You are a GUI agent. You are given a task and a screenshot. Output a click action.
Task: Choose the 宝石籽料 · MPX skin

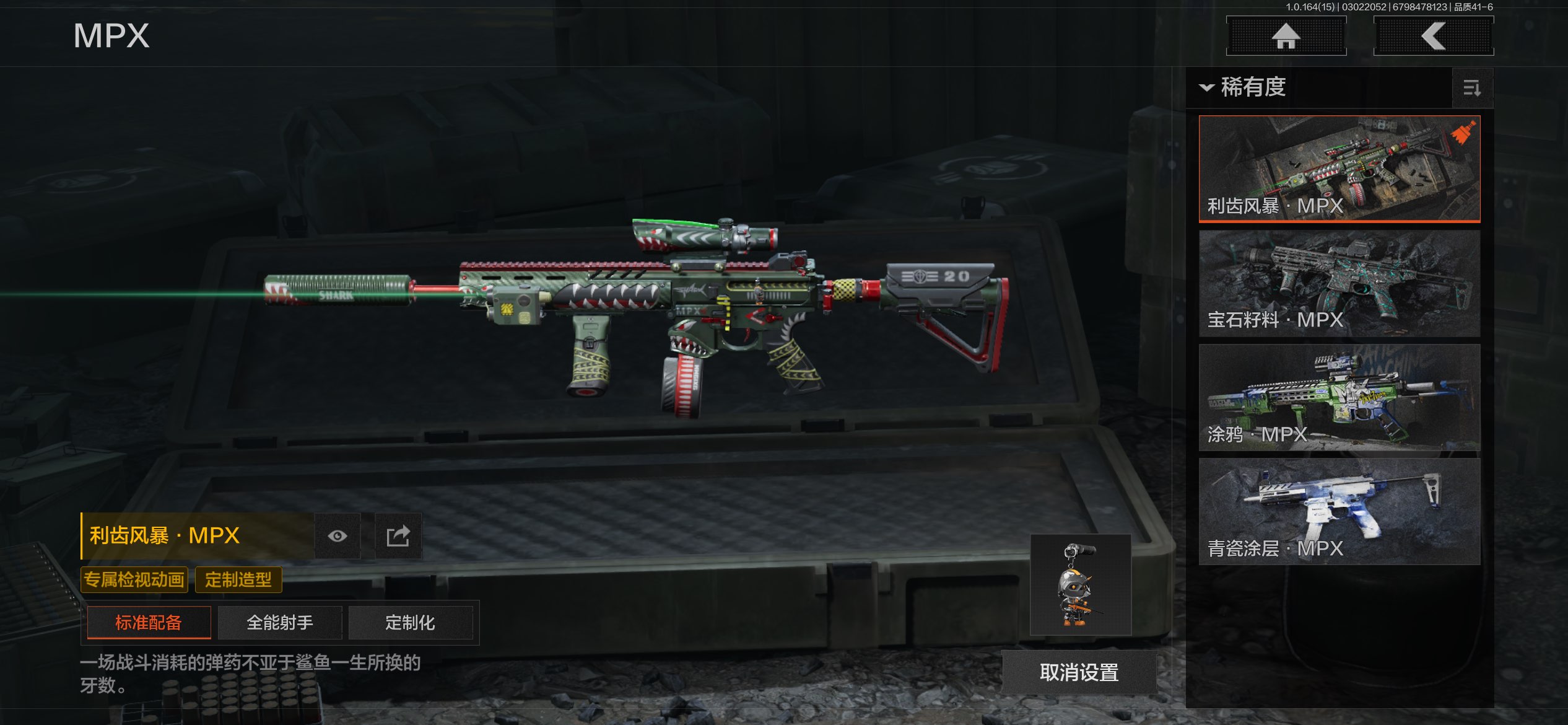tap(1339, 283)
